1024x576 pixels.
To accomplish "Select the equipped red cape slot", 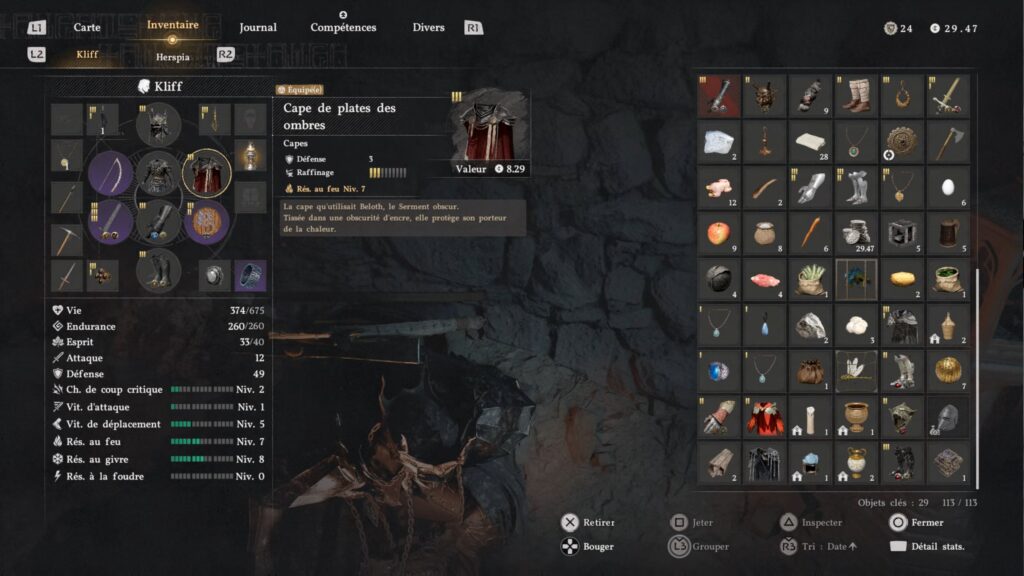I will pos(207,173).
